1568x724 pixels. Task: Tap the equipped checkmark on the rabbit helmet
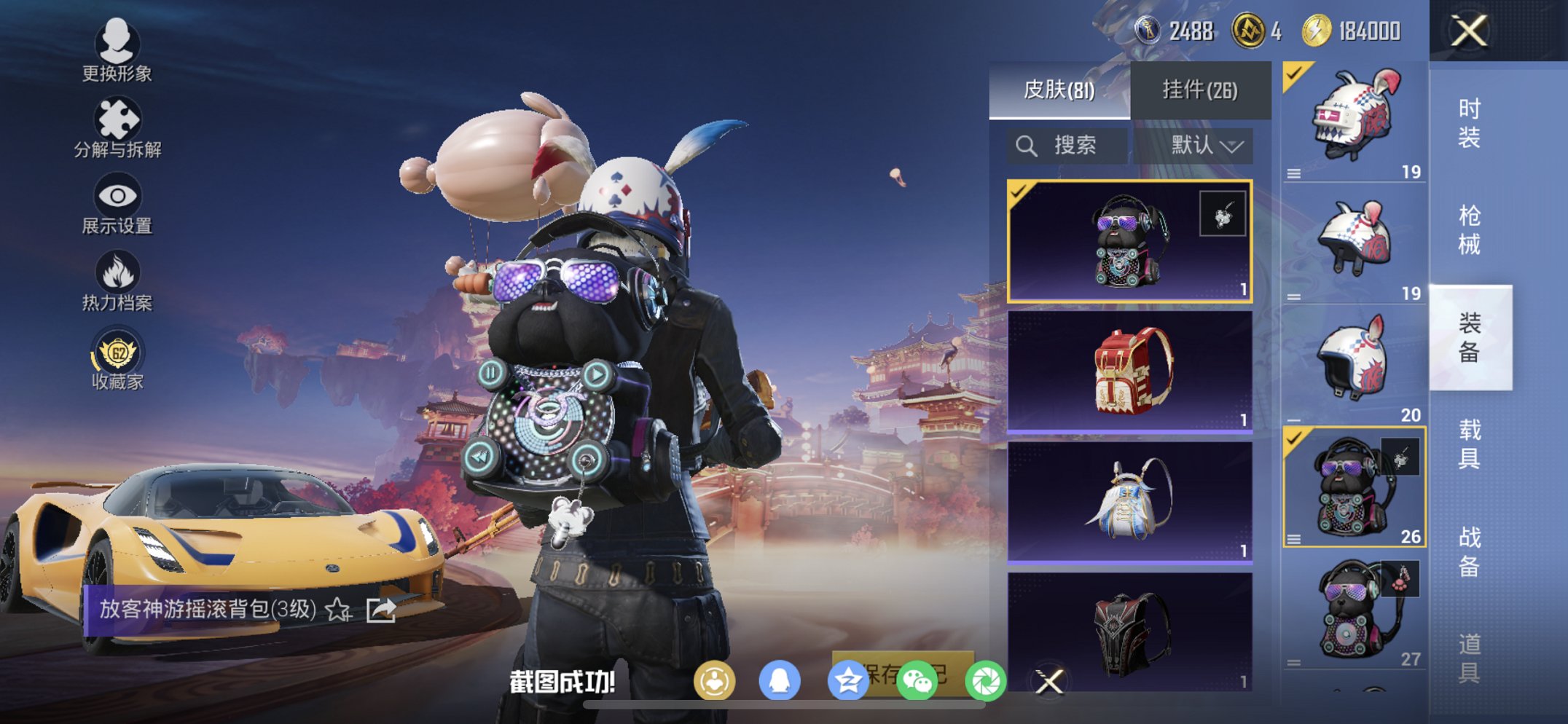(x=1294, y=74)
